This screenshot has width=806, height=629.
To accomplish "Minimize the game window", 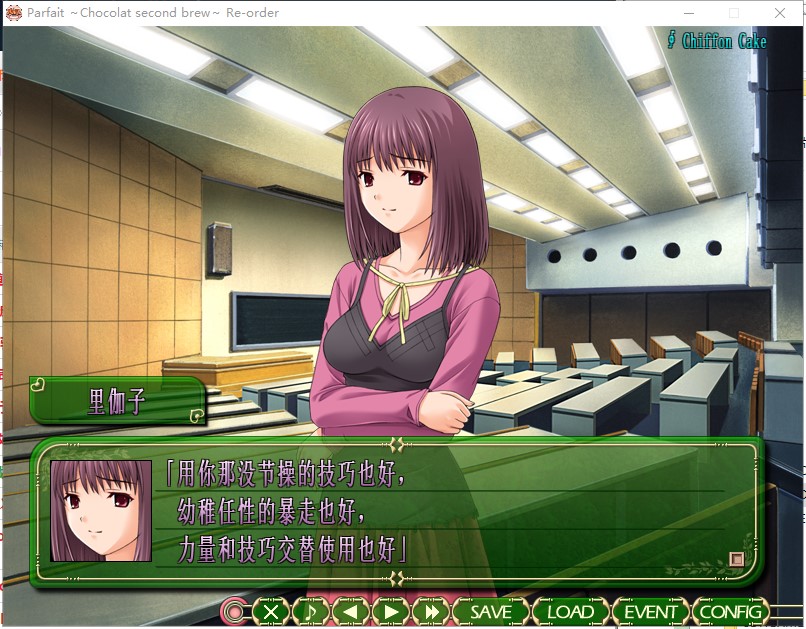I will [688, 13].
